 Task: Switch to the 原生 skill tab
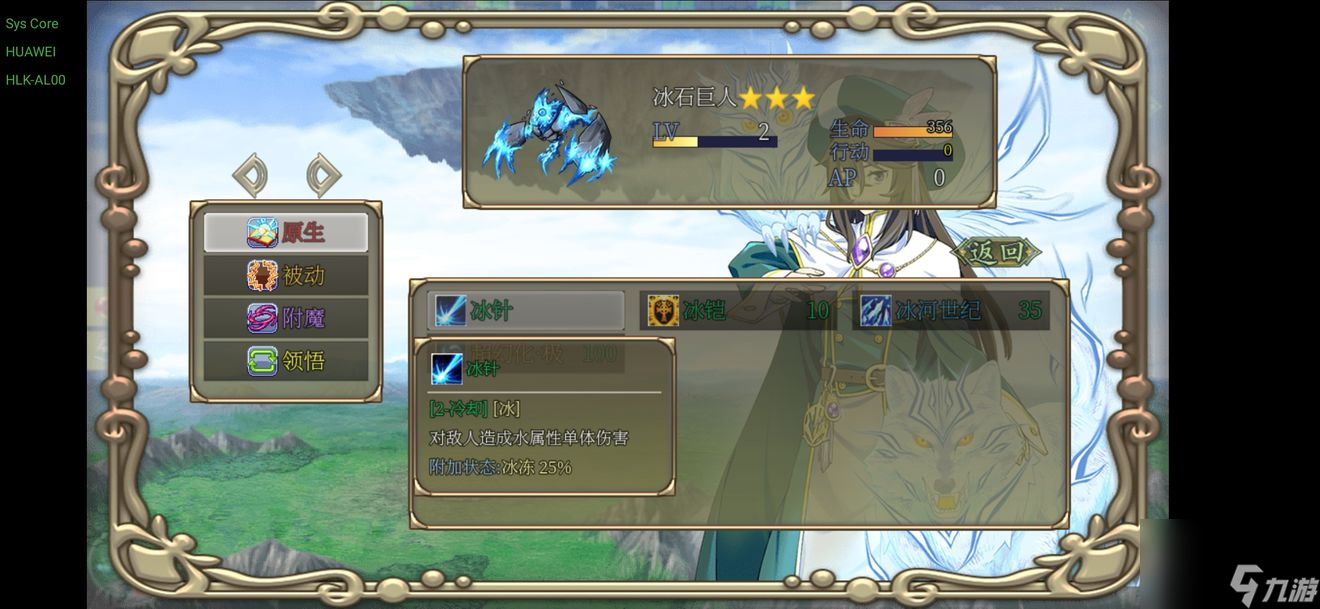coord(286,233)
